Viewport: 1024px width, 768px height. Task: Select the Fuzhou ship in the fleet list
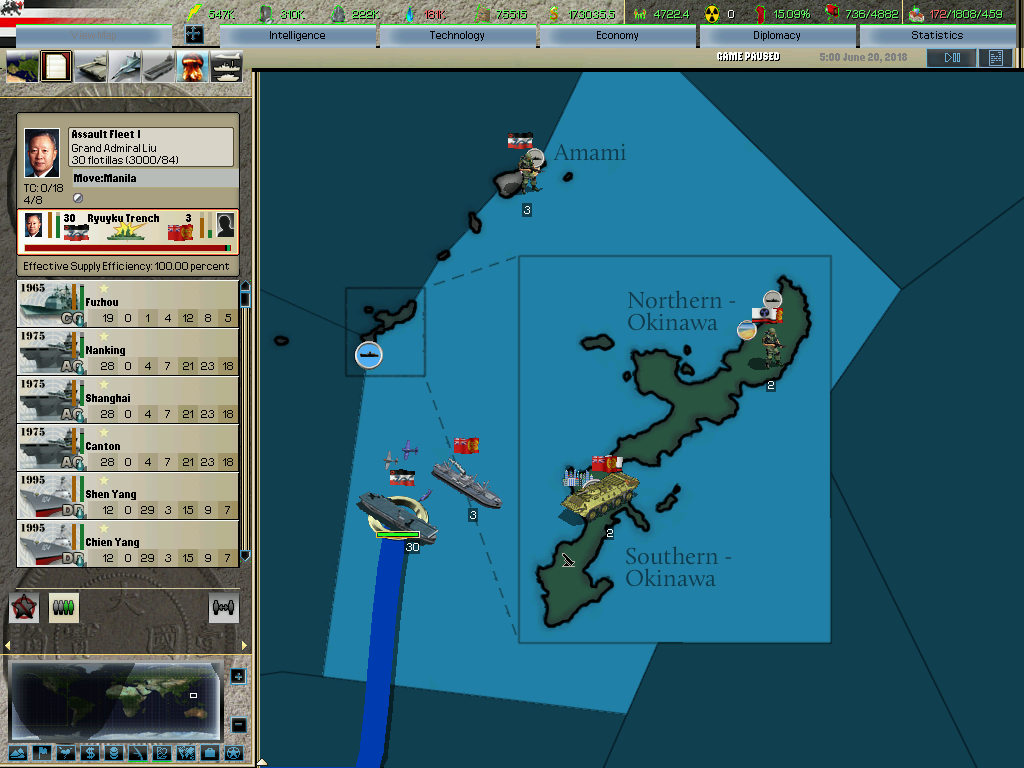[128, 304]
